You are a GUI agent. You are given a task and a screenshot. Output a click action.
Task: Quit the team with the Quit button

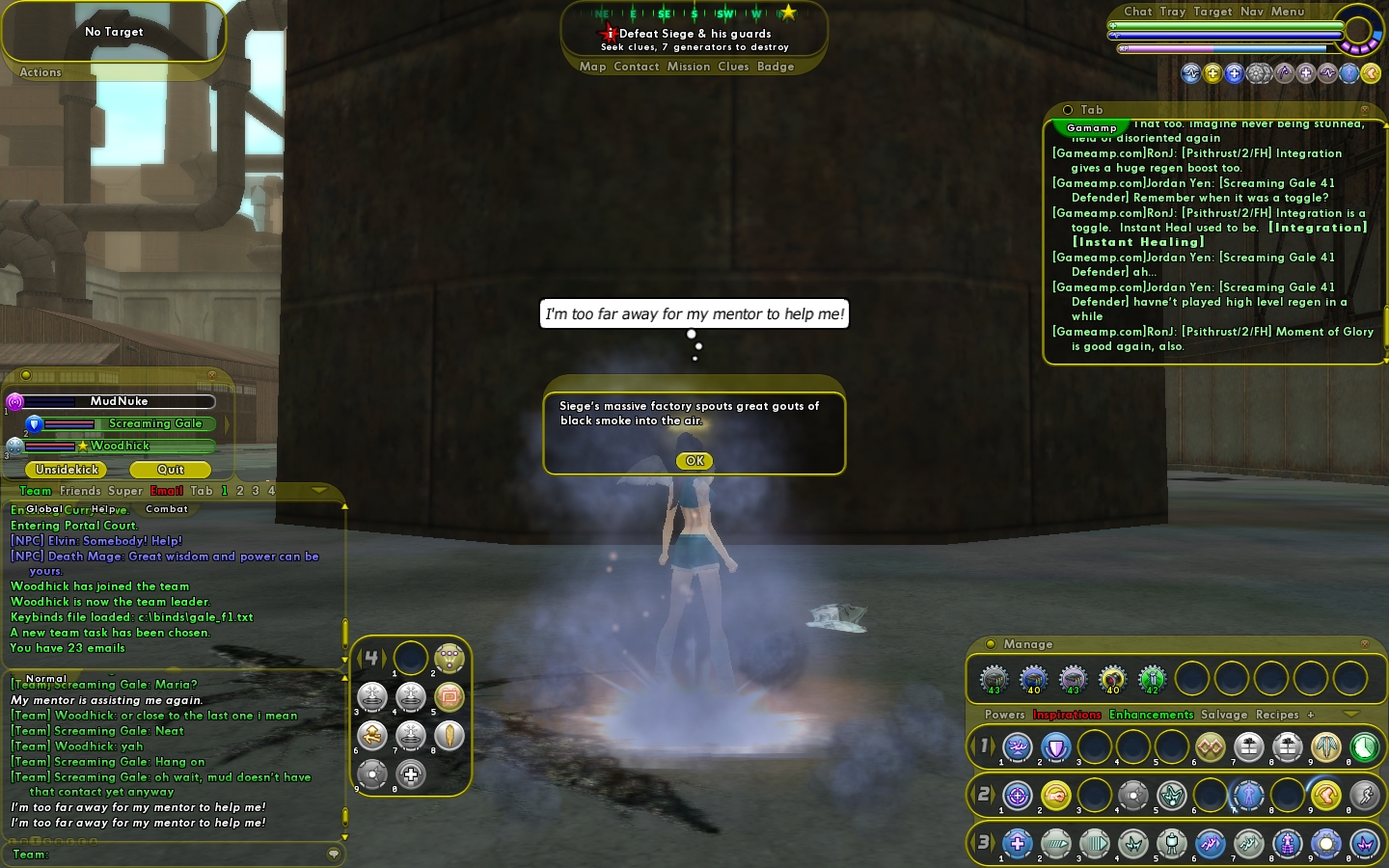[x=170, y=470]
